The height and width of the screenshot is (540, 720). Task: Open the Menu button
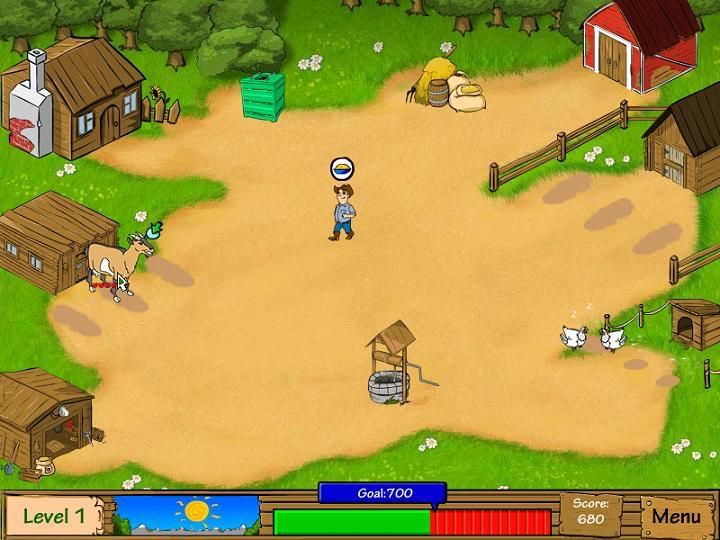click(677, 516)
